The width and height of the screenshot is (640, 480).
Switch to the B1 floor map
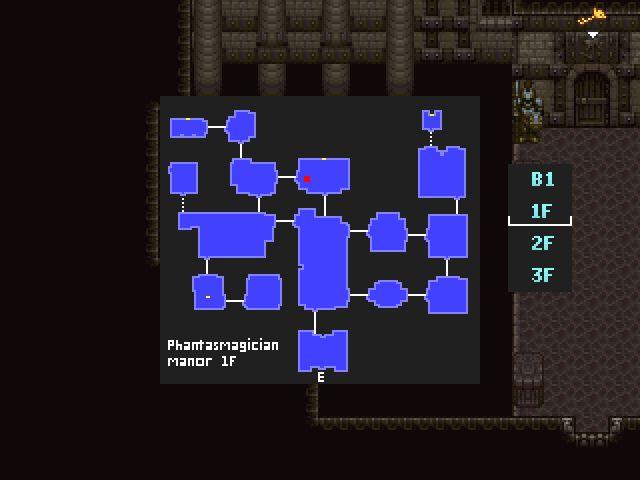(x=542, y=180)
